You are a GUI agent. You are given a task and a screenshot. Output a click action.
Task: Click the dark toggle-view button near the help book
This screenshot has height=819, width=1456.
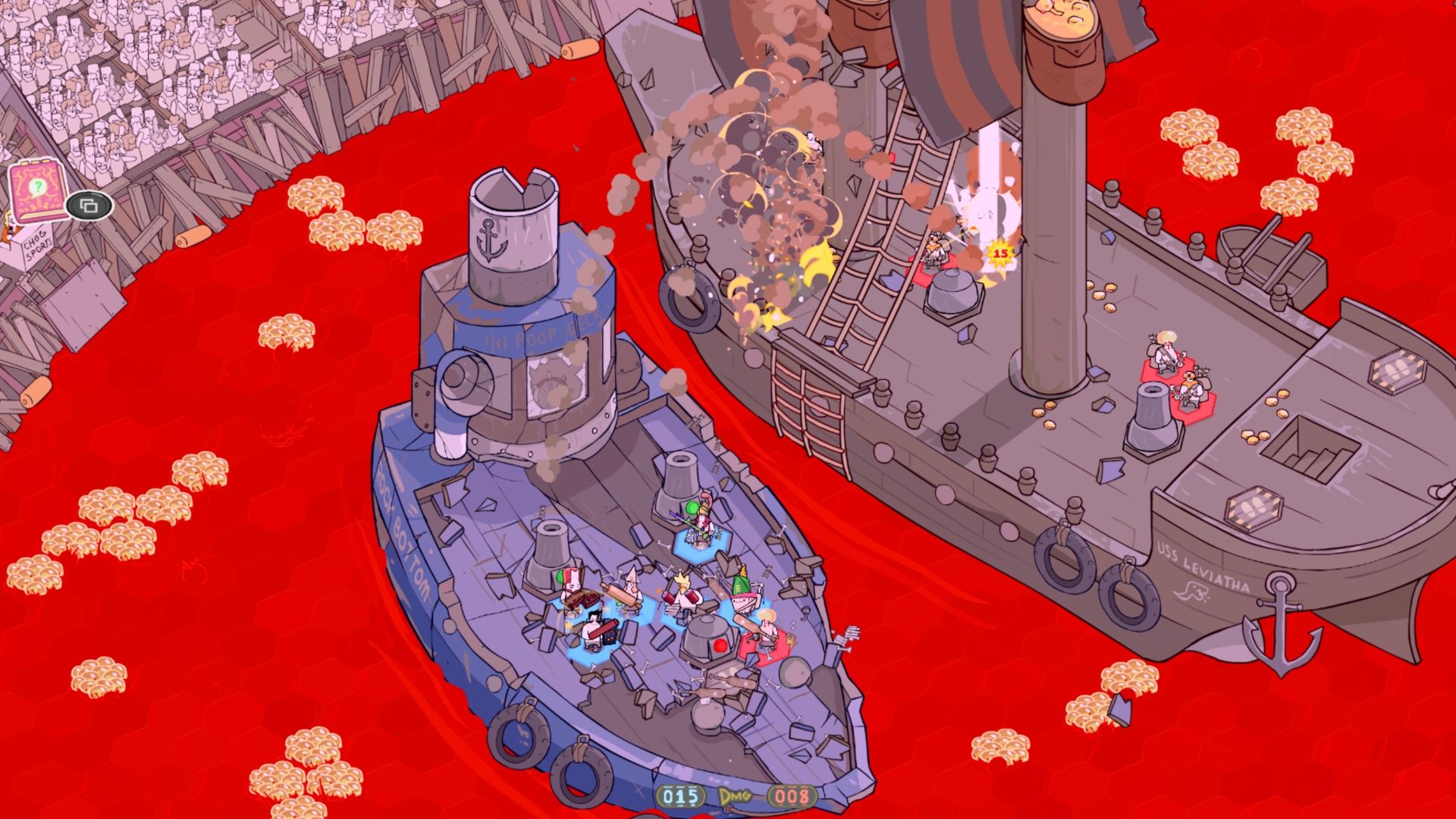[87, 206]
